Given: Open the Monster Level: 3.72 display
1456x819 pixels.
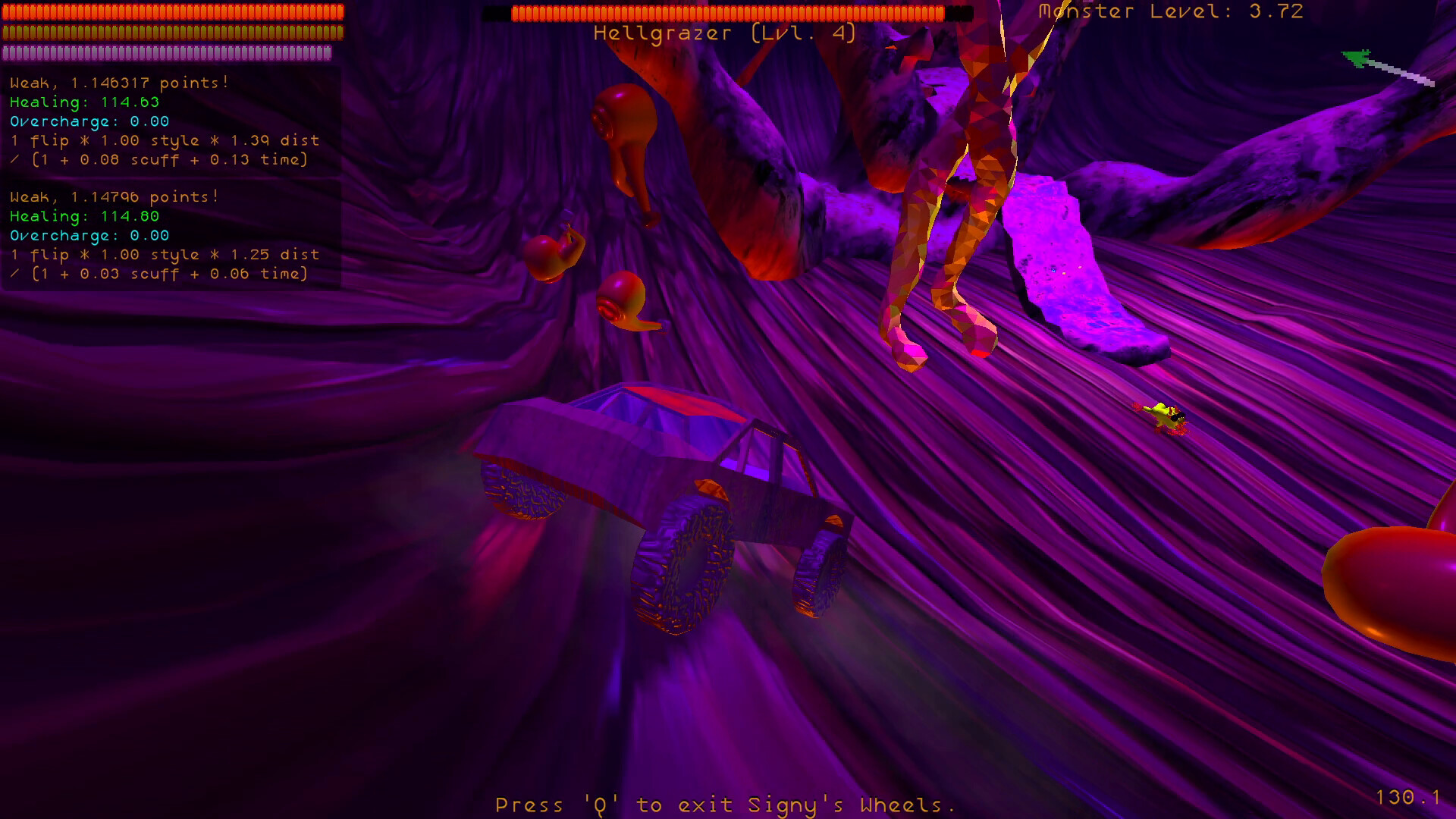Looking at the screenshot, I should 1170,11.
